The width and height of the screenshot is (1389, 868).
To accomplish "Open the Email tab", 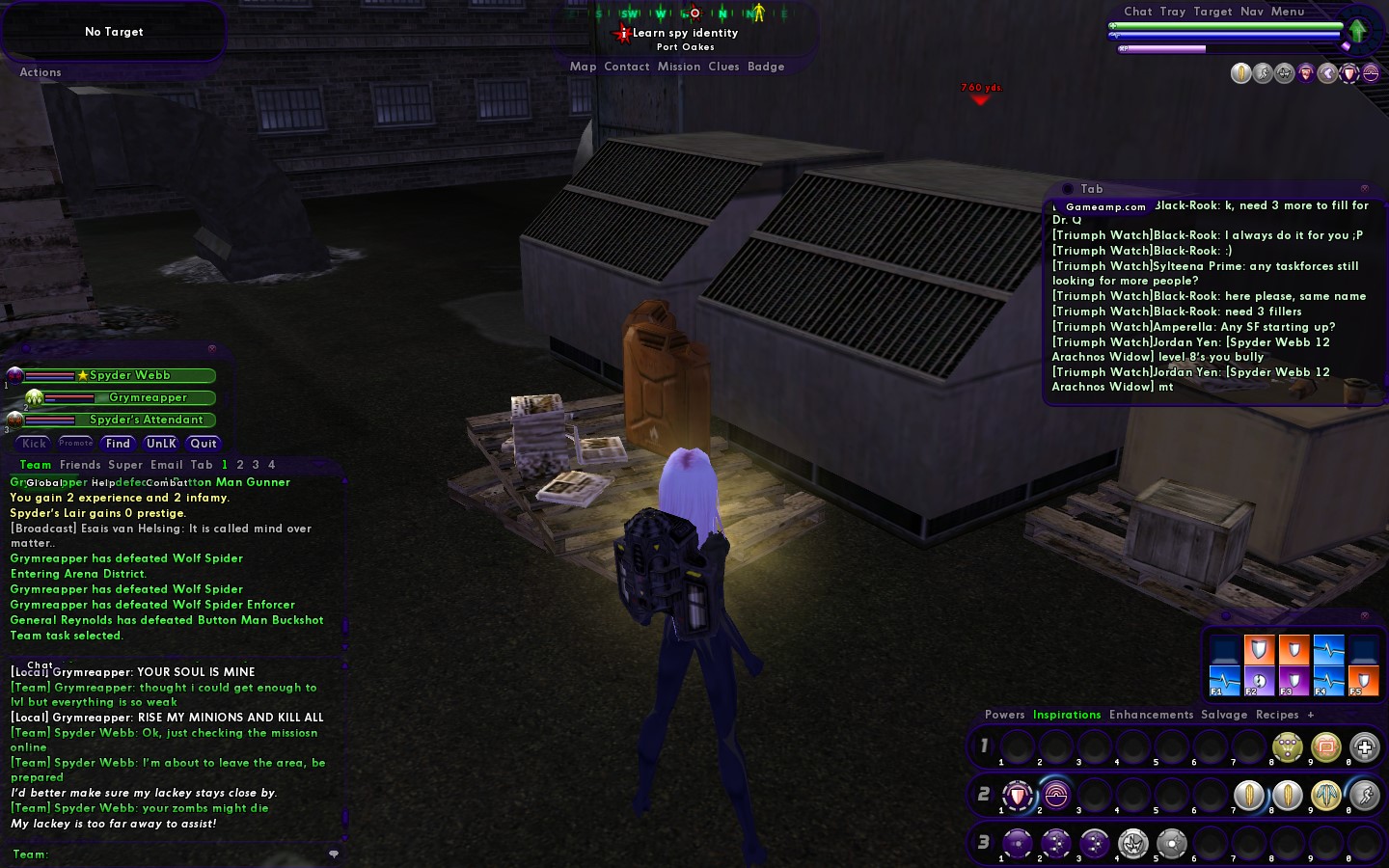I will click(166, 465).
